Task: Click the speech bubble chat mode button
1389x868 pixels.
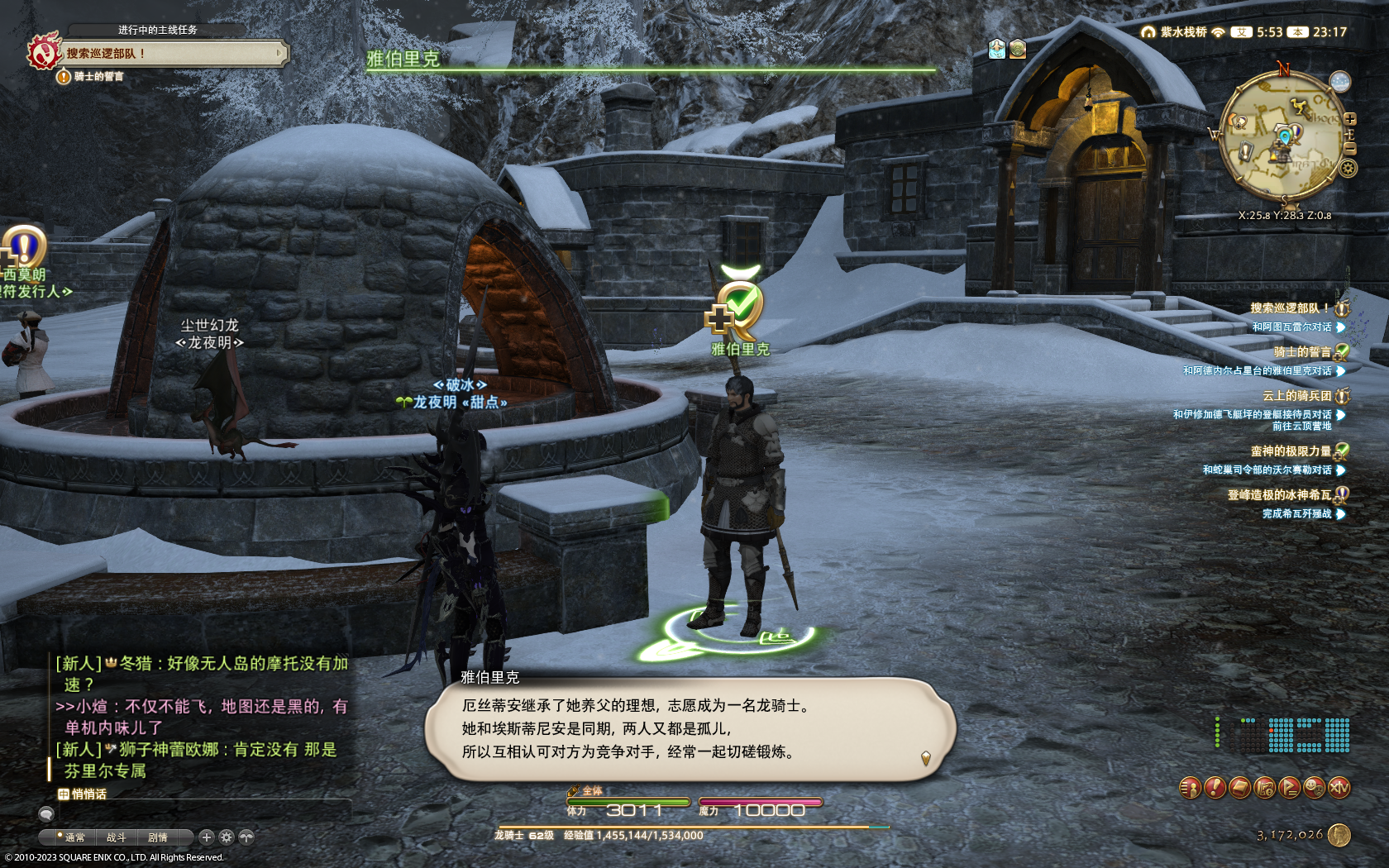Action: click(x=46, y=814)
